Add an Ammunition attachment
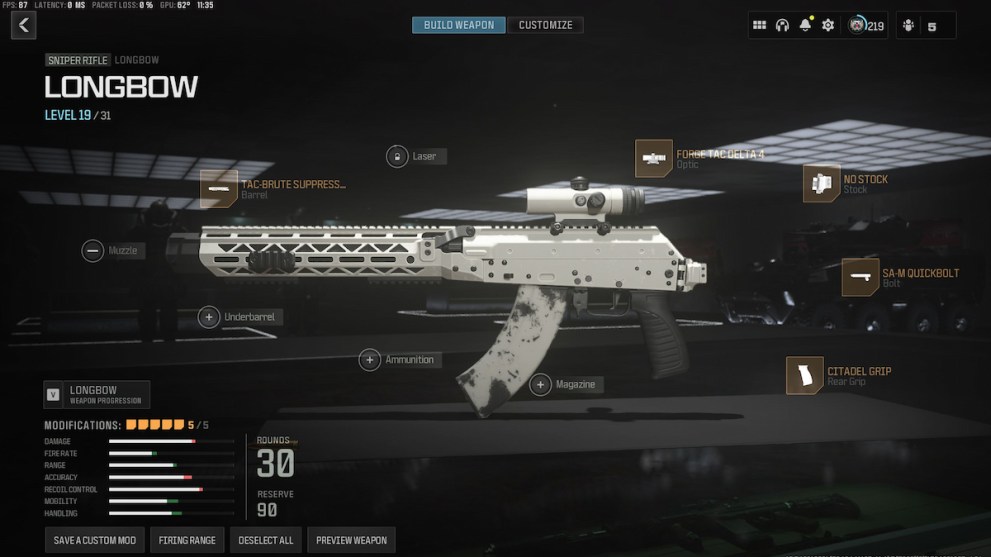This screenshot has height=557, width=991. 370,360
